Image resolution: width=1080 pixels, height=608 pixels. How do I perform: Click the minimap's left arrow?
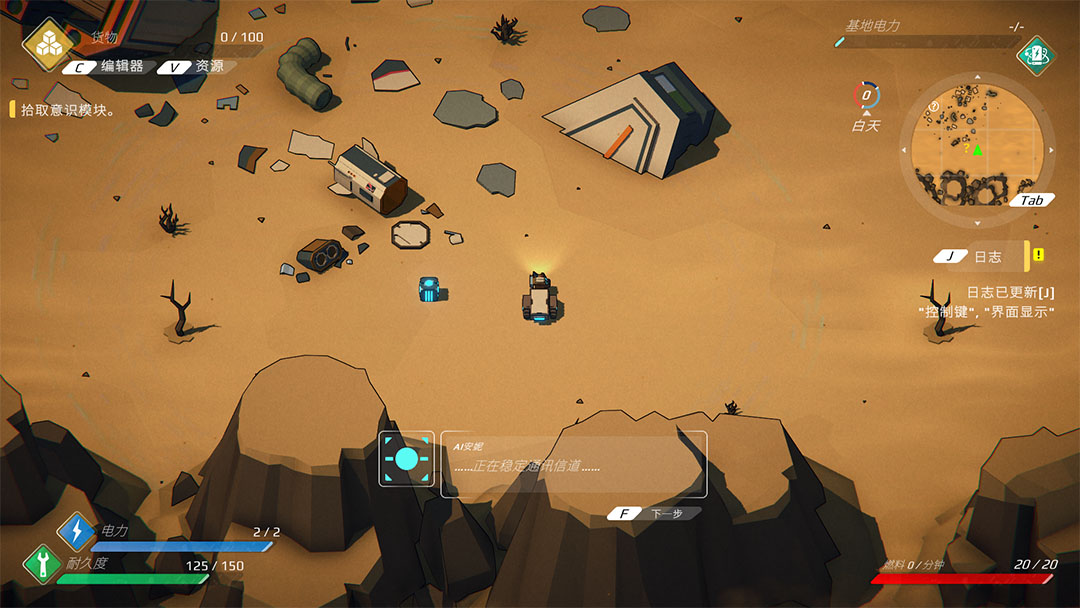pos(904,151)
